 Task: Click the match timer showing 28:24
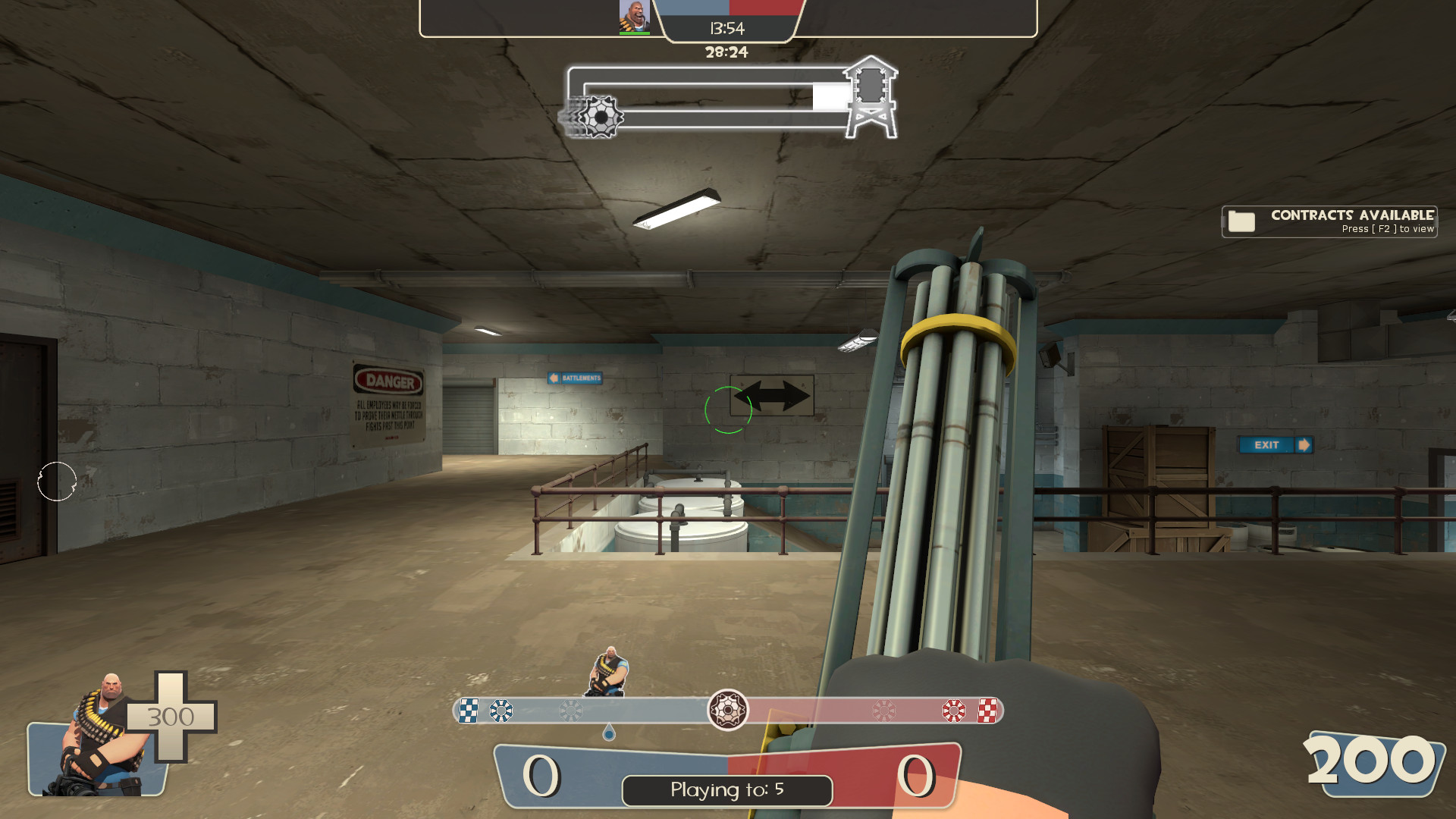[x=726, y=52]
